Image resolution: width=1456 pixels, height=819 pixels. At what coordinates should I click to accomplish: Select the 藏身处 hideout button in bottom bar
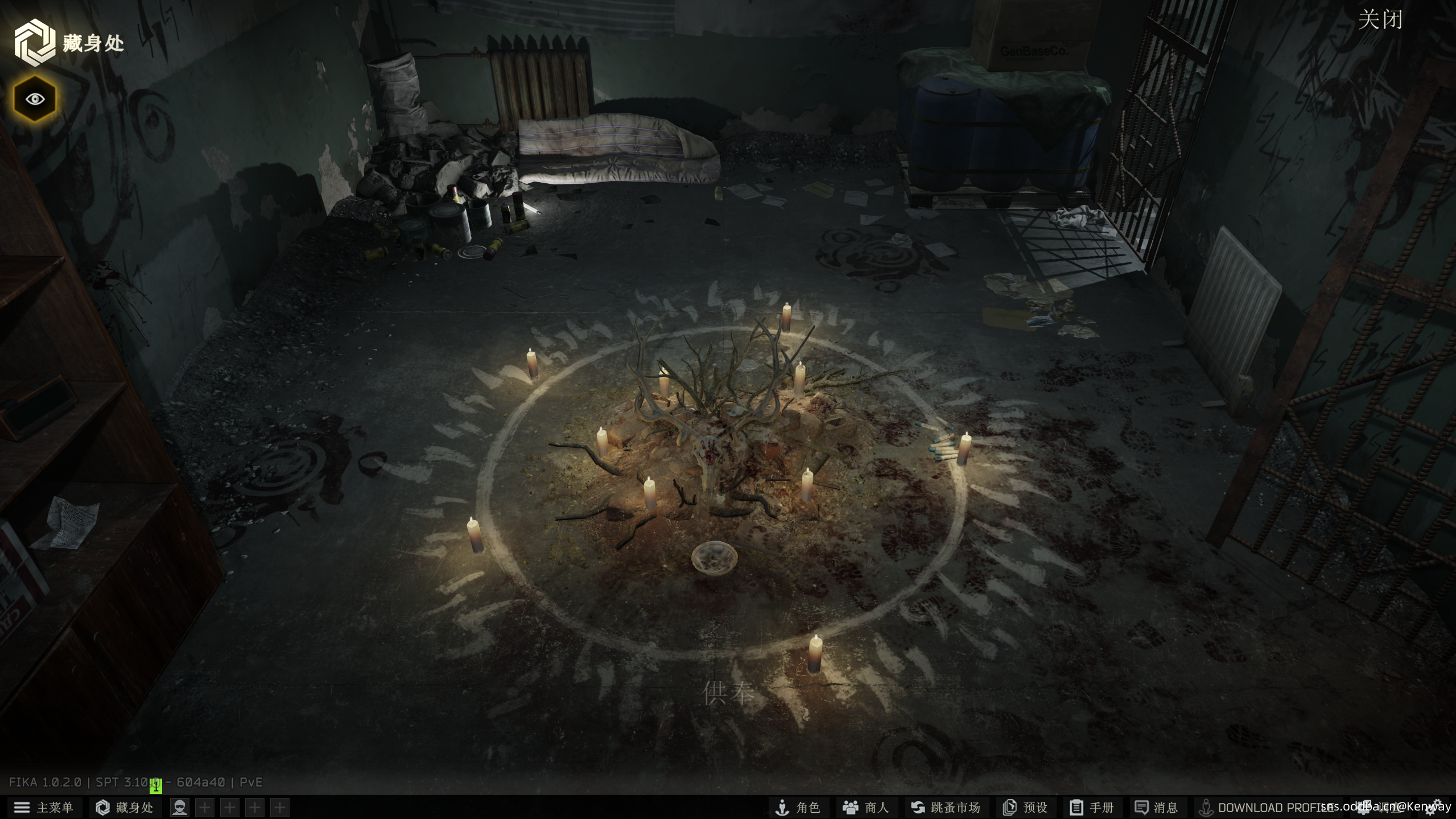[x=125, y=807]
